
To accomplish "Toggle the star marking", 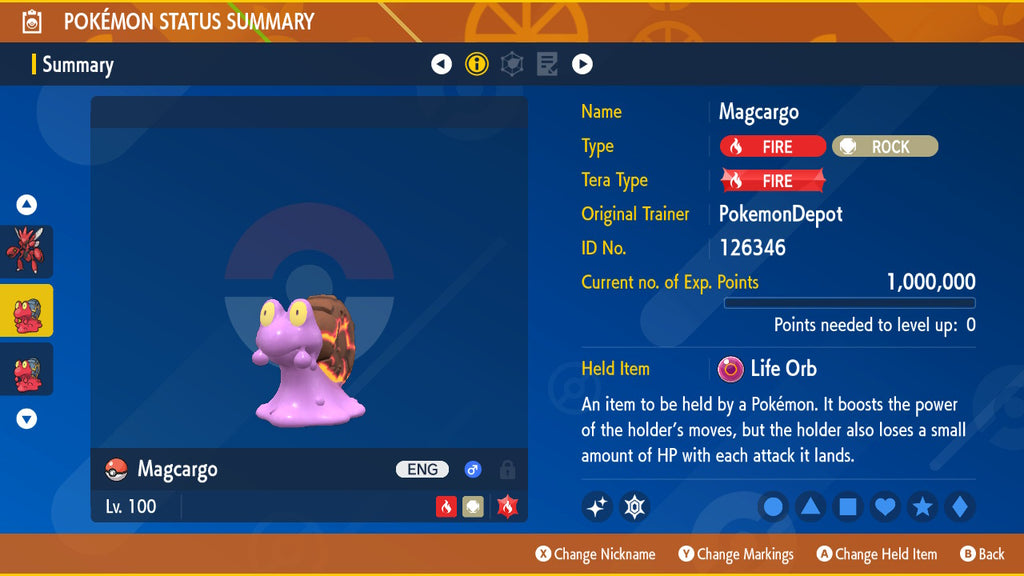I will (x=922, y=507).
